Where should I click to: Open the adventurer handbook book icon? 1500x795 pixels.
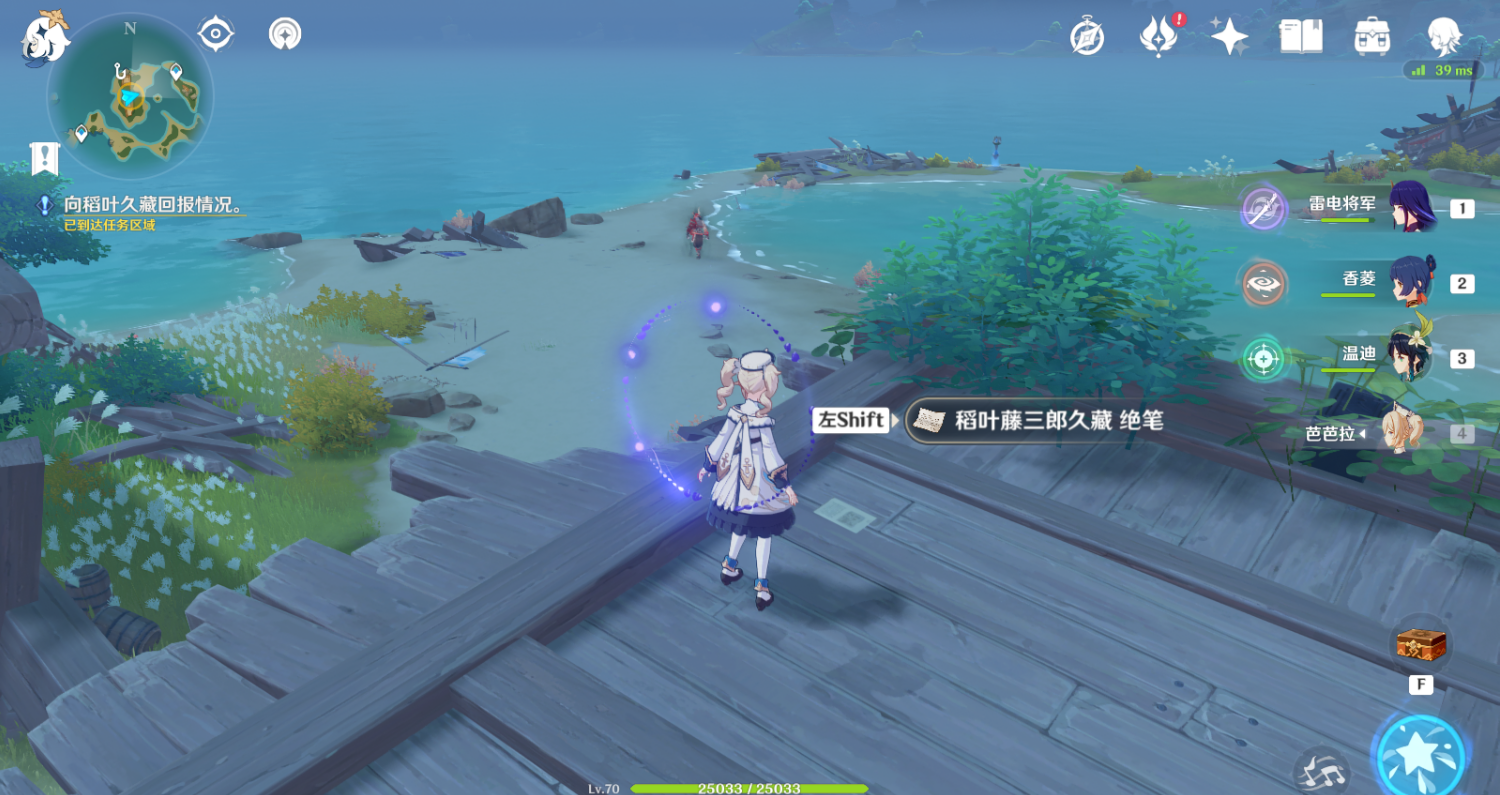[x=1301, y=36]
